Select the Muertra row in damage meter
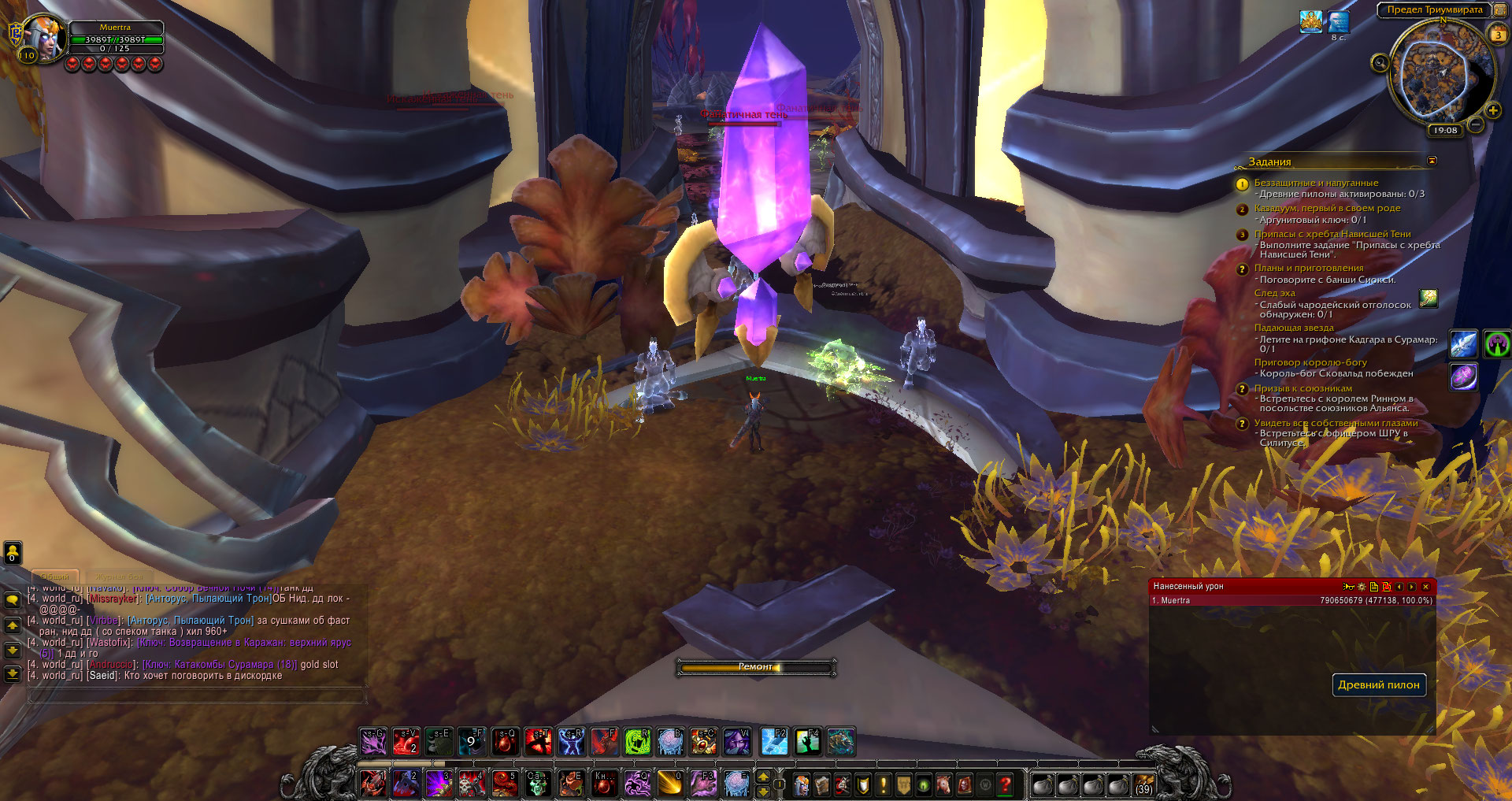This screenshot has height=801, width=1512. click(1291, 600)
